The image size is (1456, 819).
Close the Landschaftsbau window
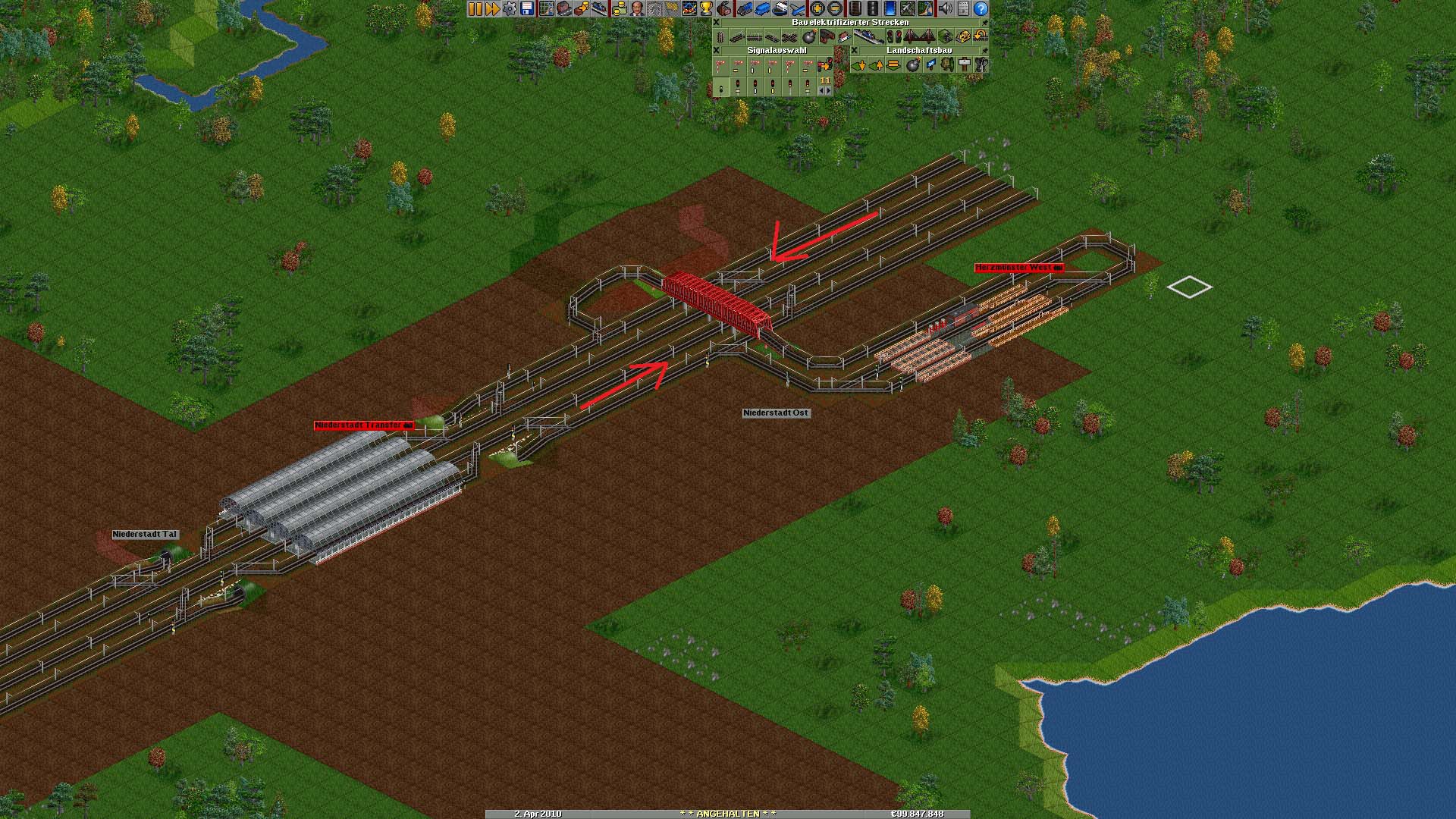tap(854, 51)
